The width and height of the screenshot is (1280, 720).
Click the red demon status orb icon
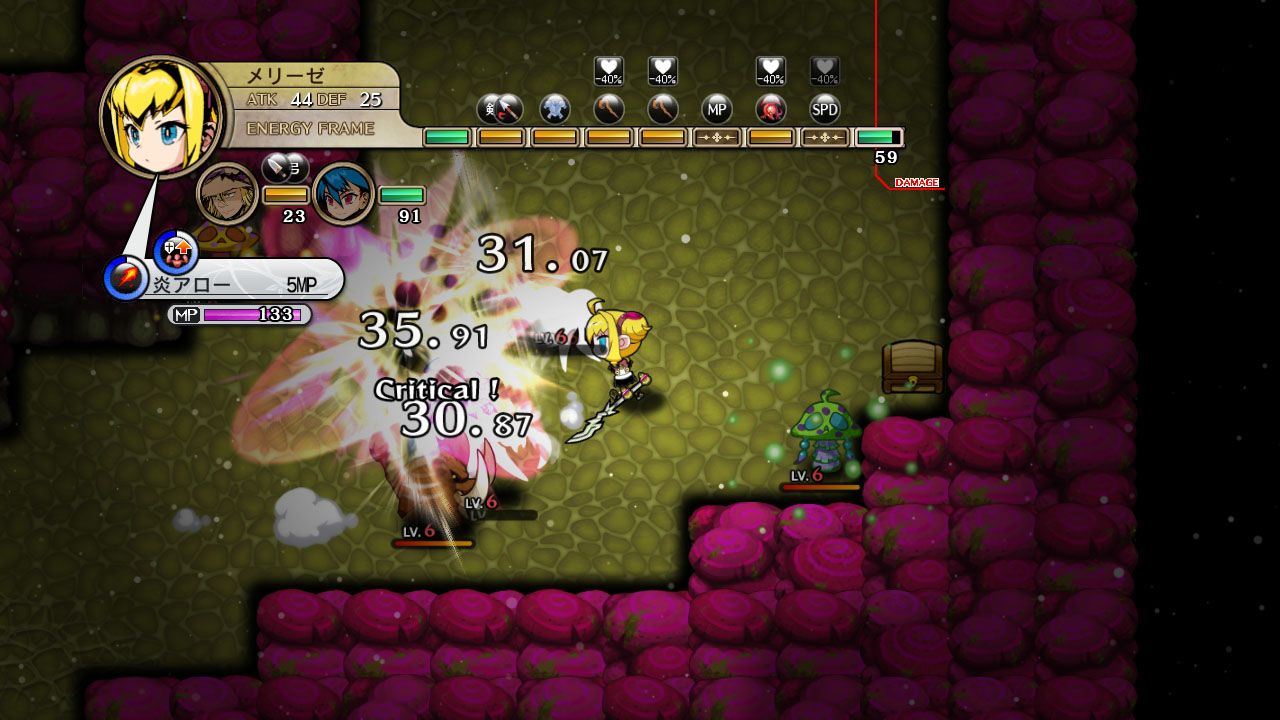click(x=772, y=107)
